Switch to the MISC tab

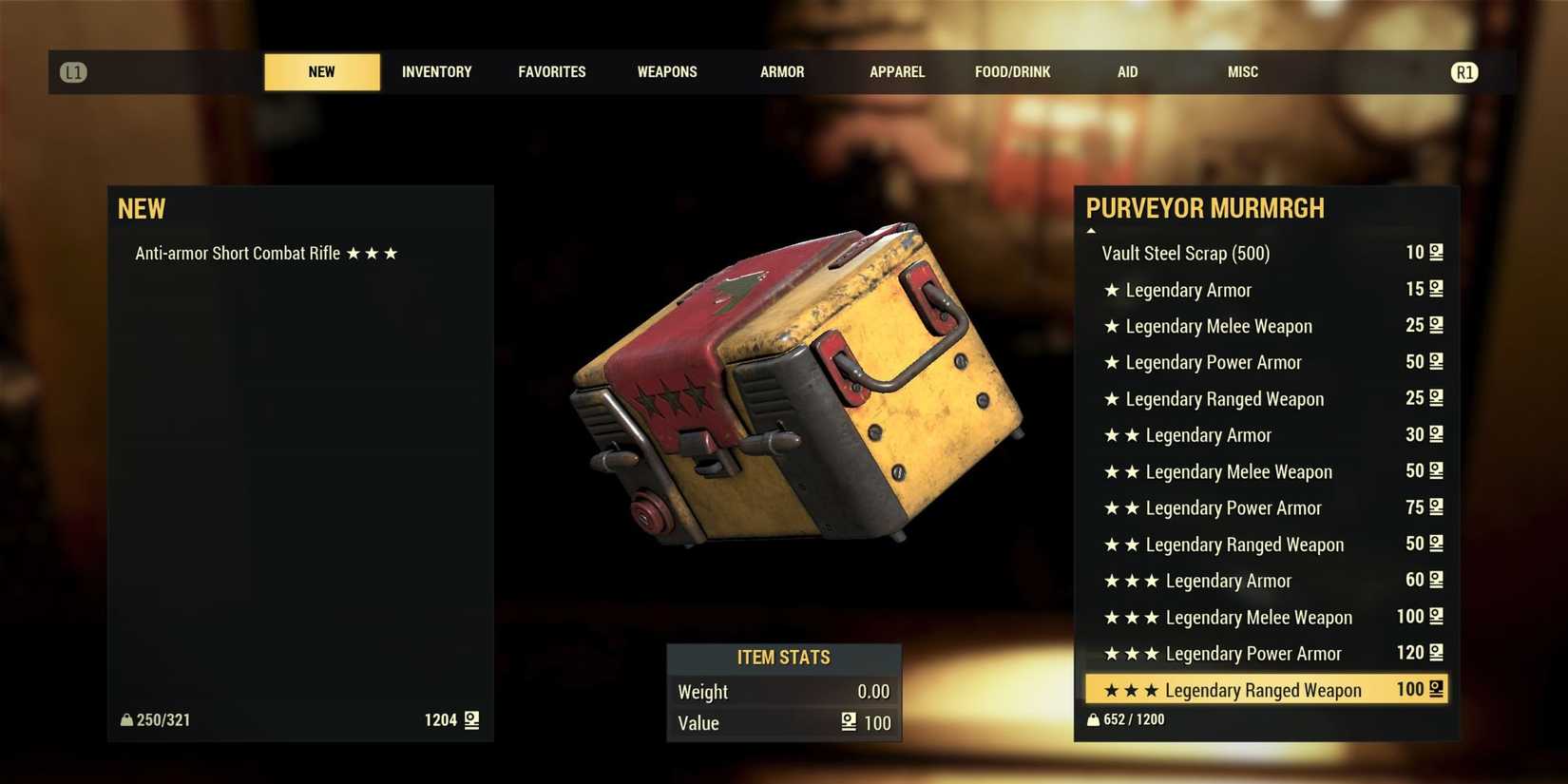(1242, 71)
